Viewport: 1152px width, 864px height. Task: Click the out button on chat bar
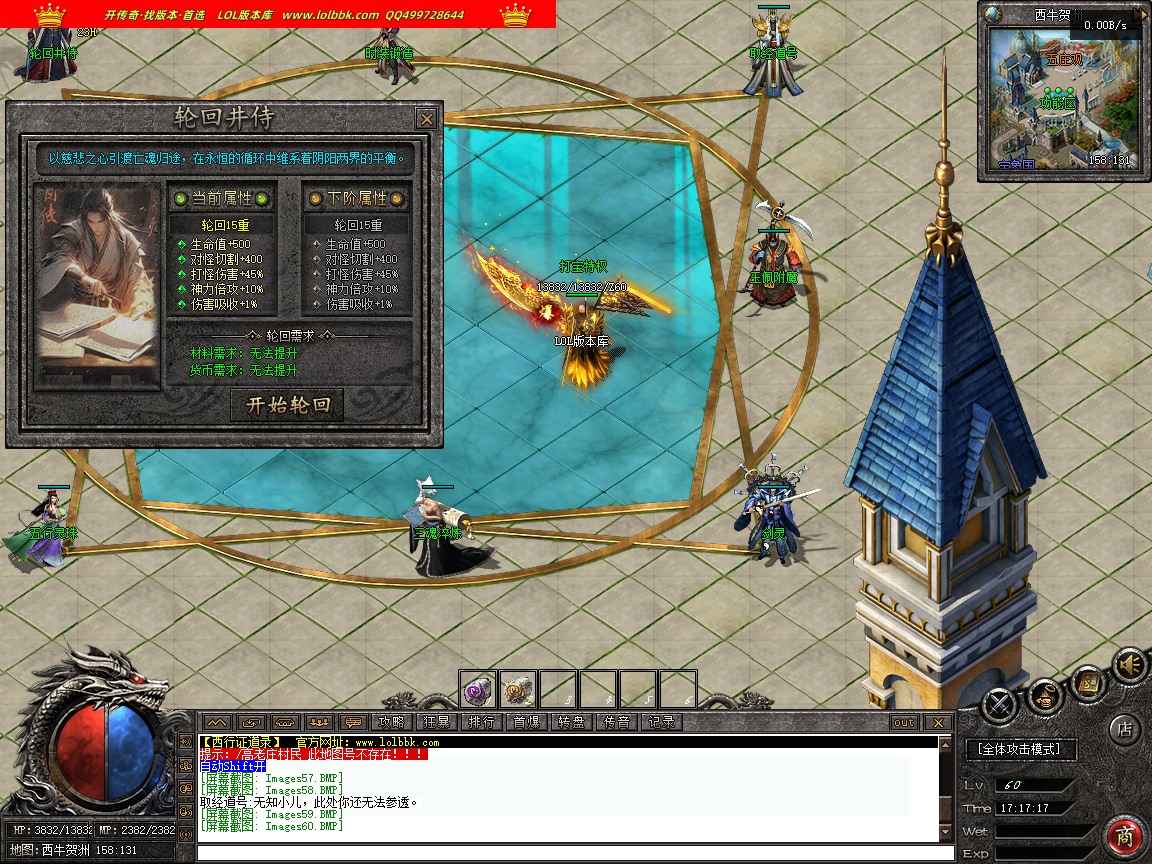903,722
